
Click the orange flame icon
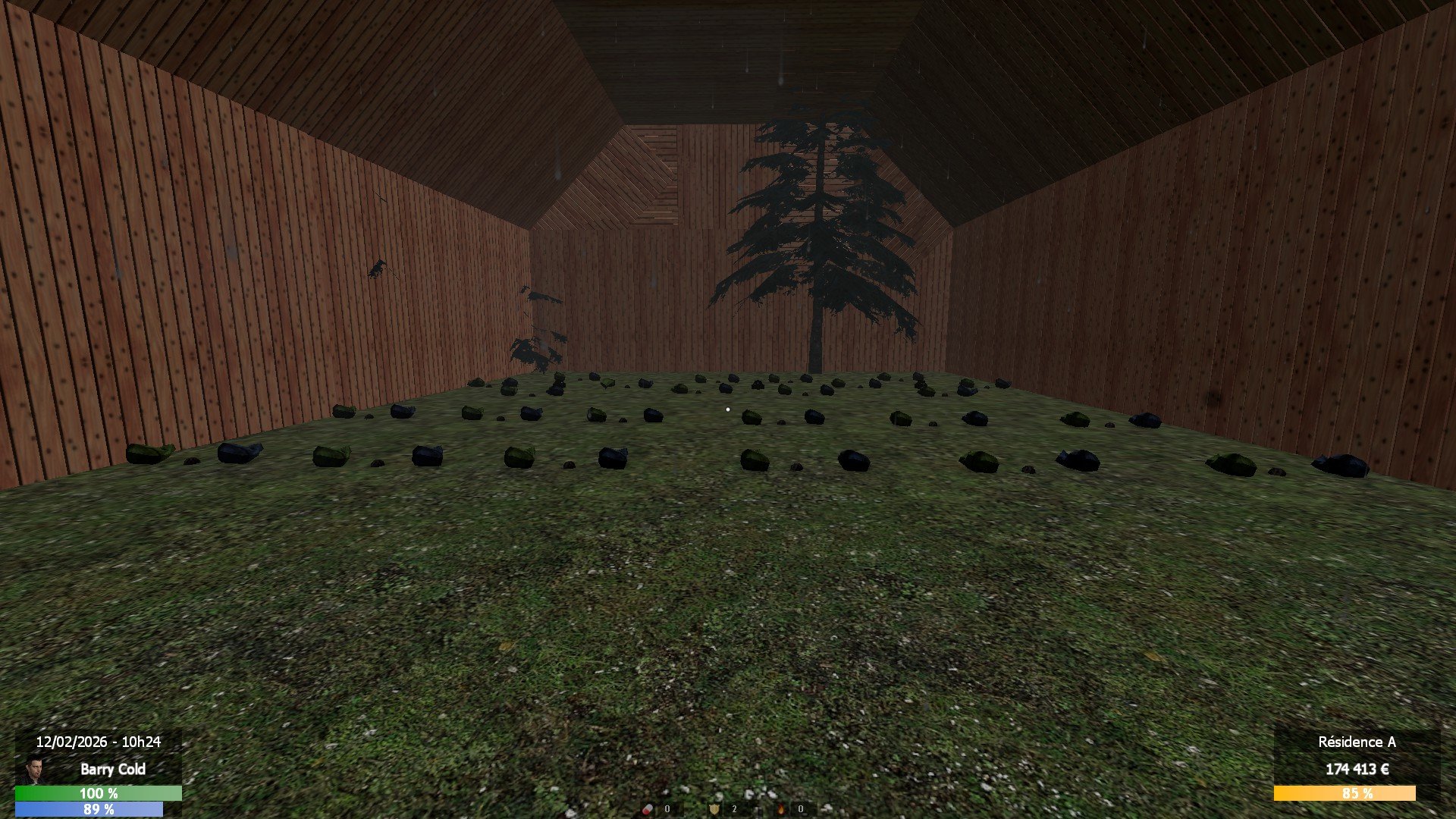780,809
